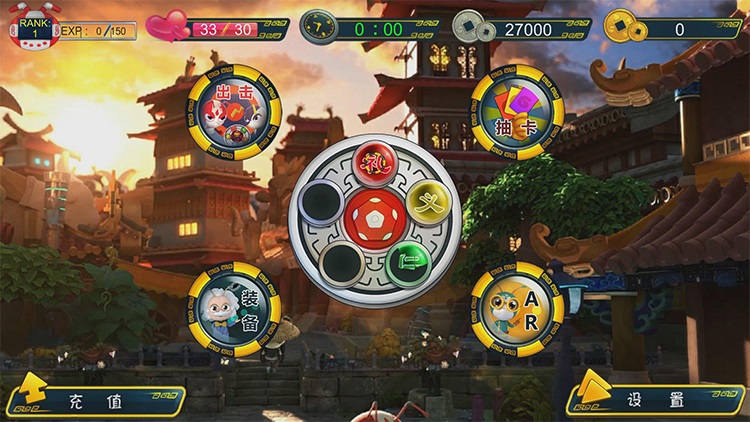Open the 出击 battle menu
This screenshot has height=422, width=750.
click(234, 111)
